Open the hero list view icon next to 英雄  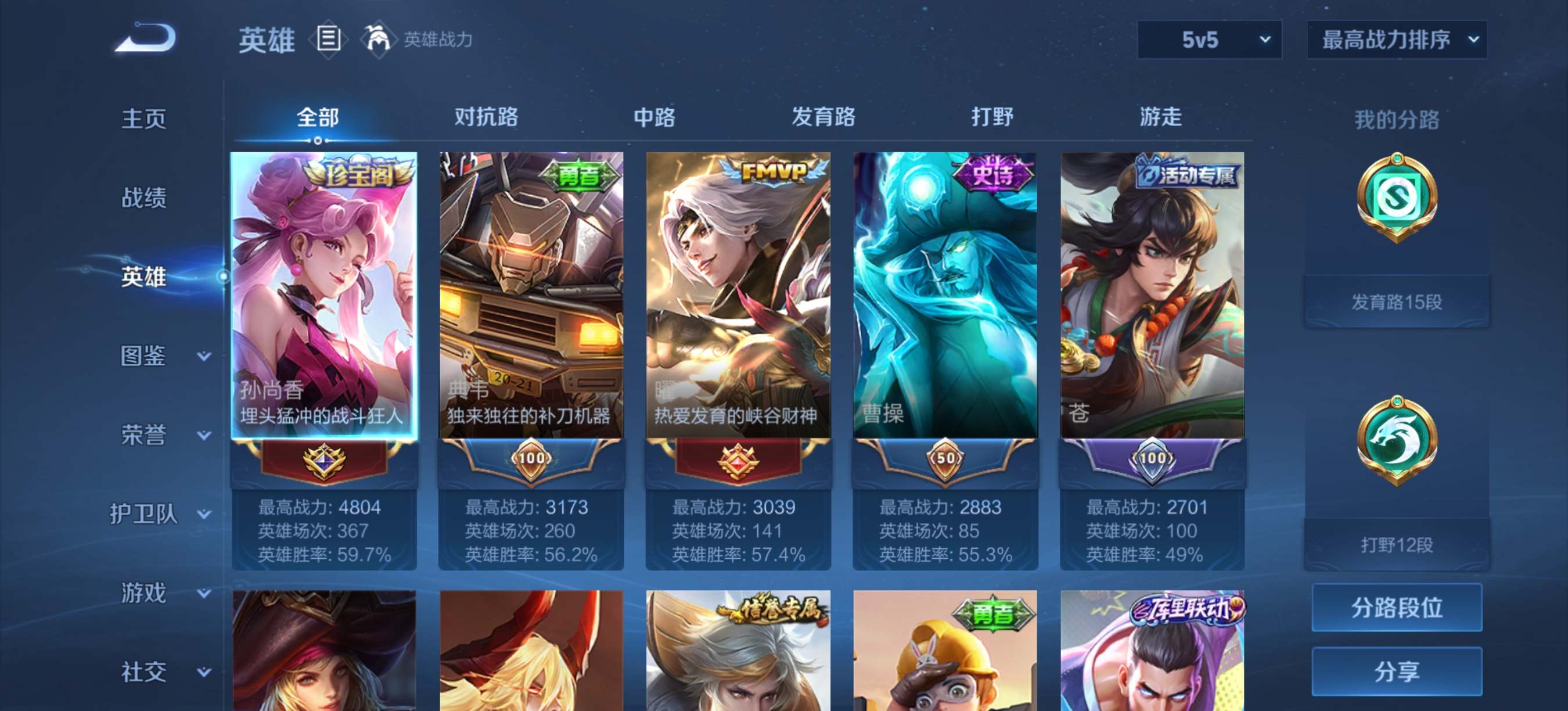pyautogui.click(x=329, y=39)
